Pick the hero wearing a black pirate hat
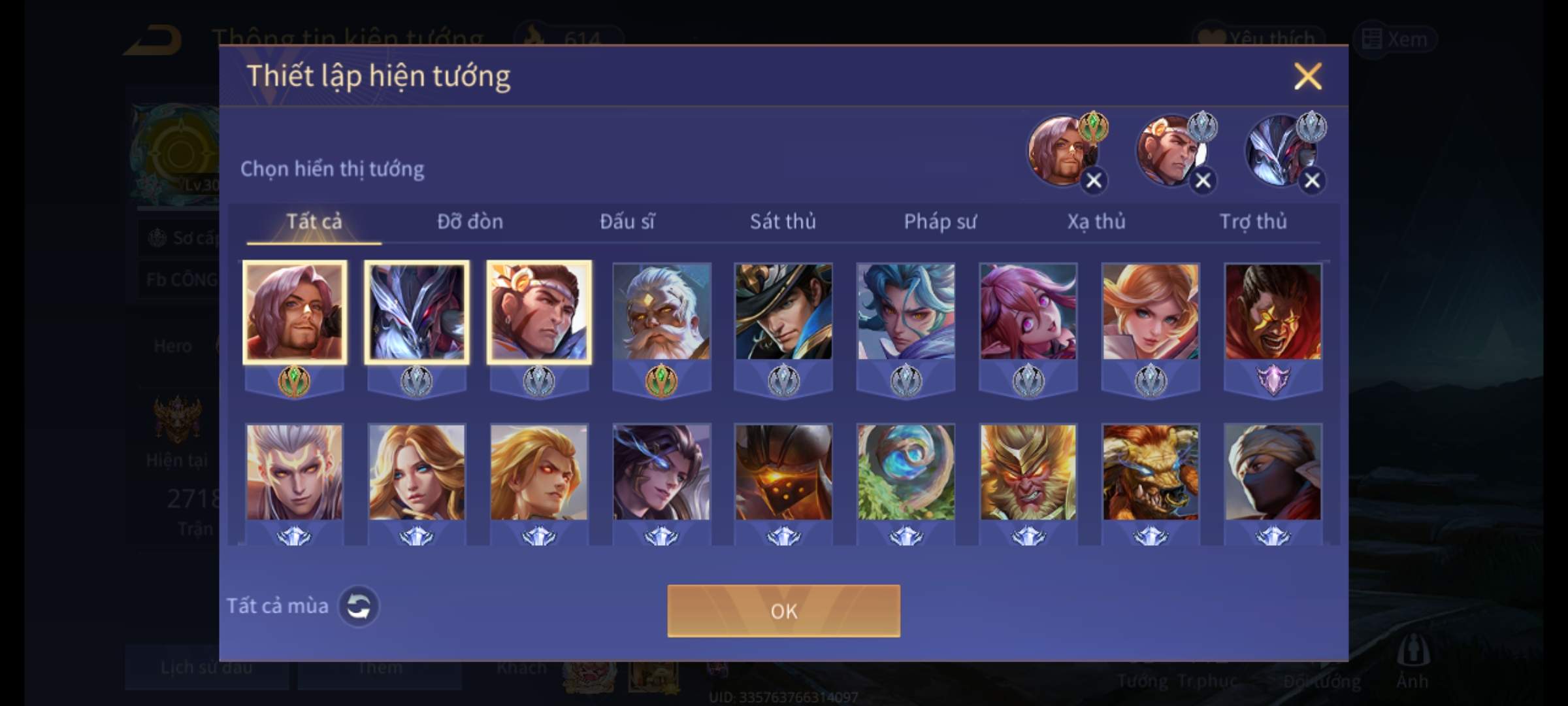The image size is (1568, 706). click(783, 312)
